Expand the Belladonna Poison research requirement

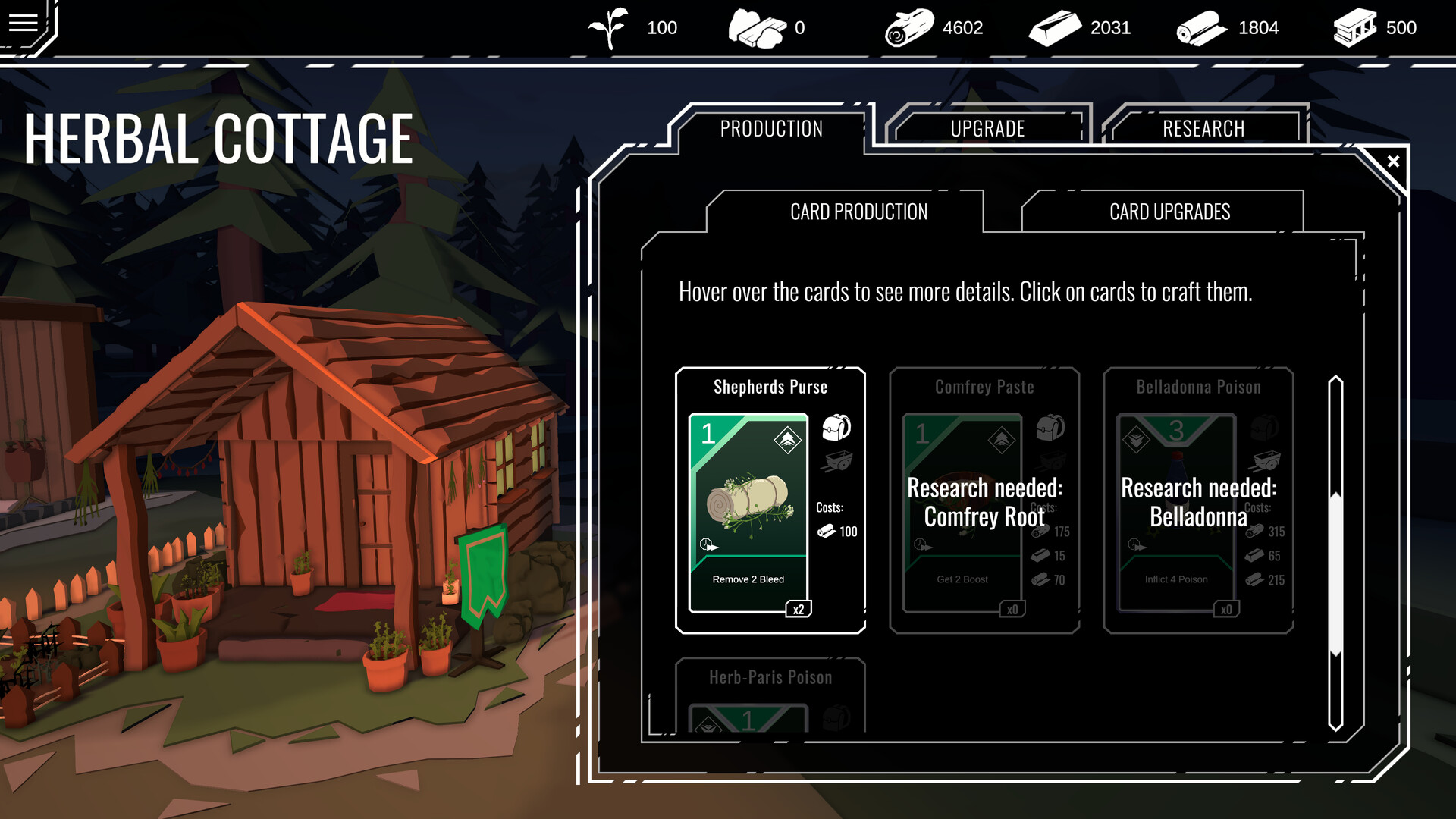(1199, 502)
